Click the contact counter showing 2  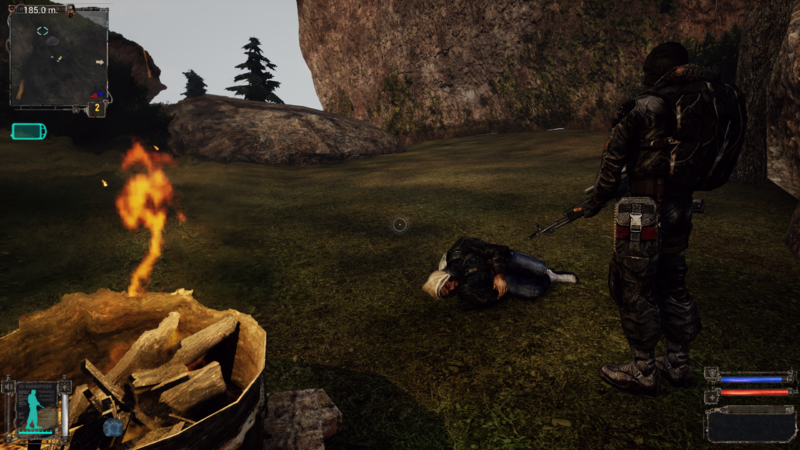(x=98, y=107)
